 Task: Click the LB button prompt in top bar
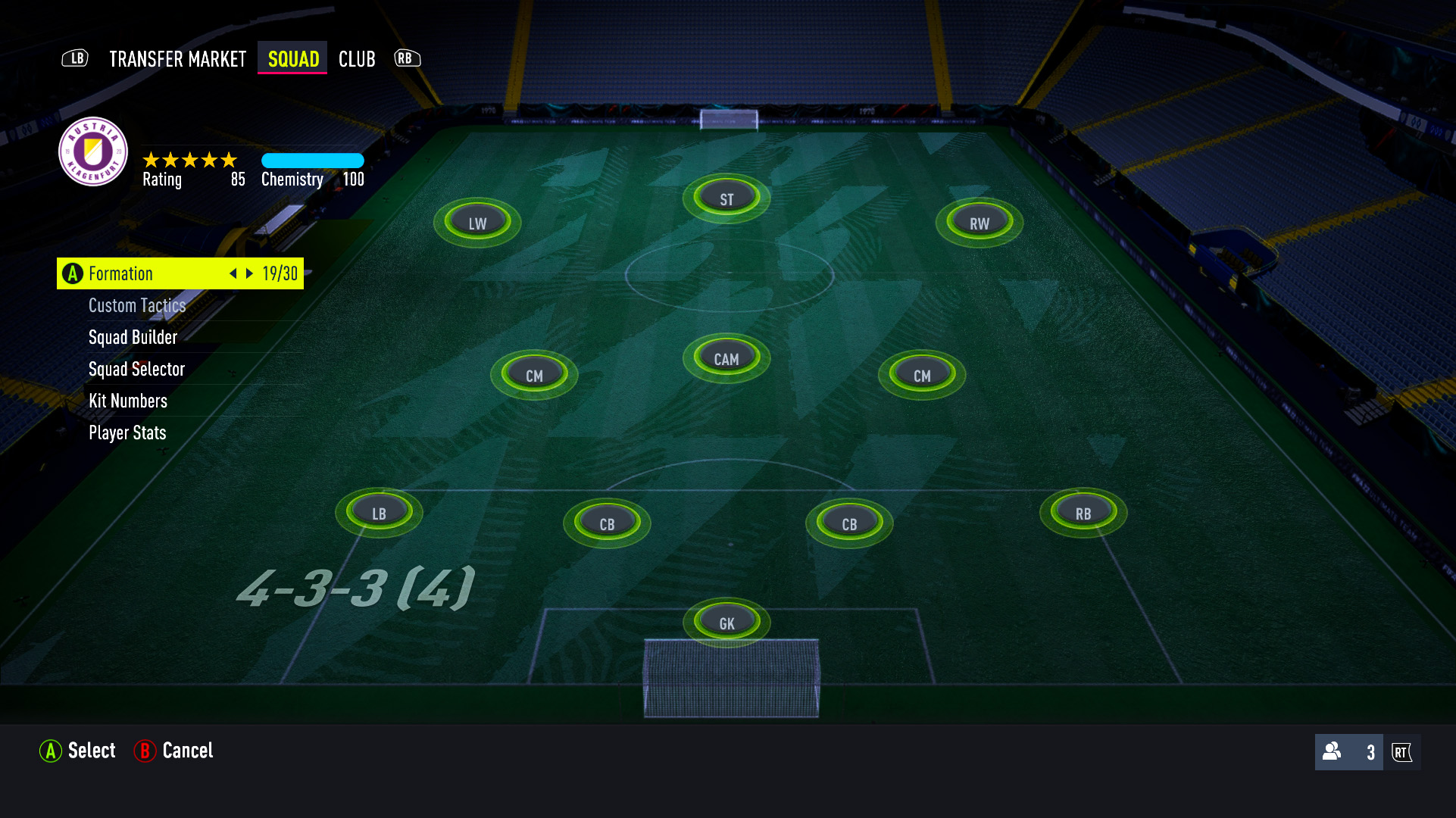[x=74, y=58]
